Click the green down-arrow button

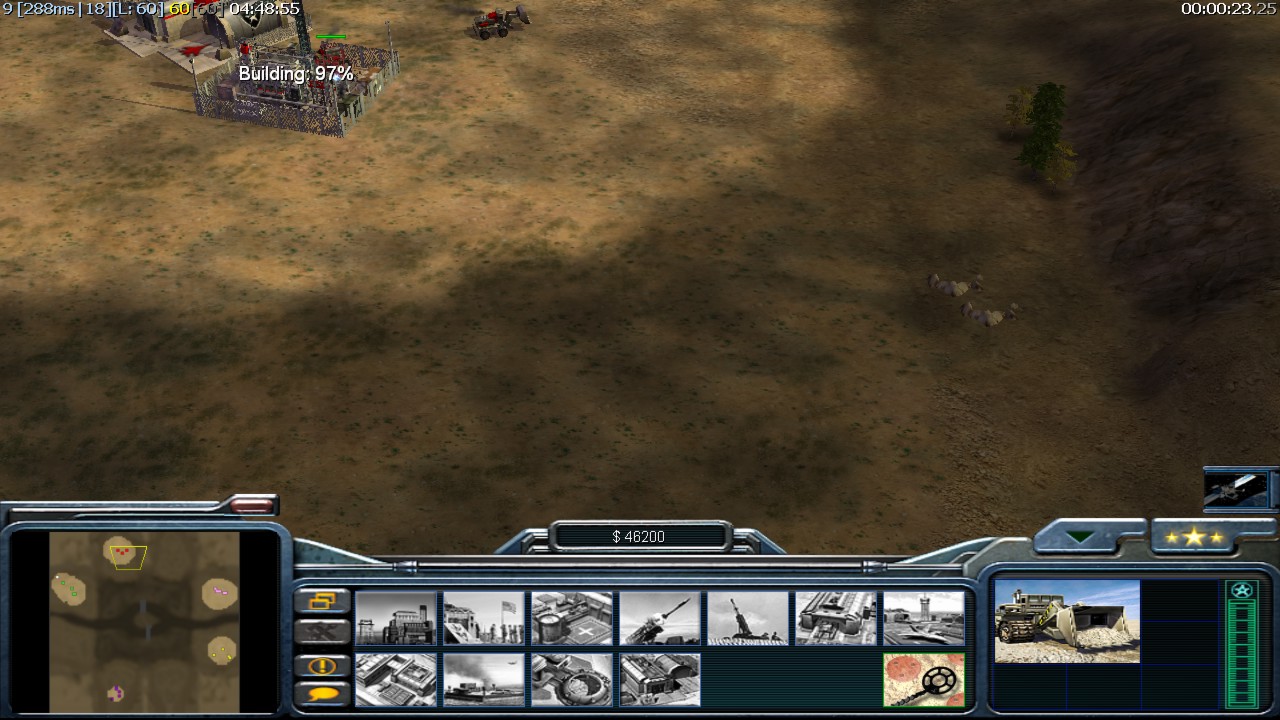[1080, 537]
